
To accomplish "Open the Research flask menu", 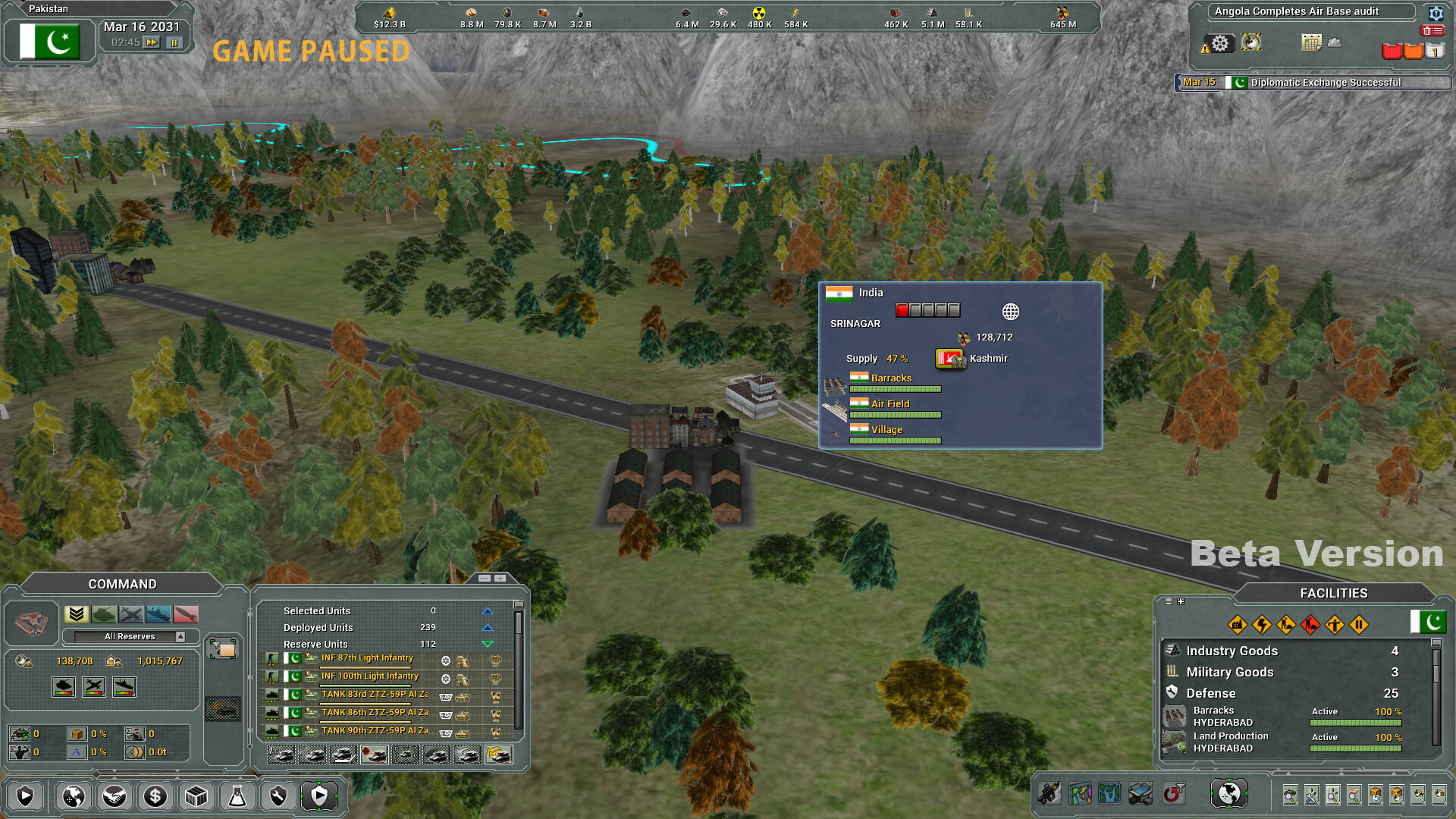I will tap(237, 796).
